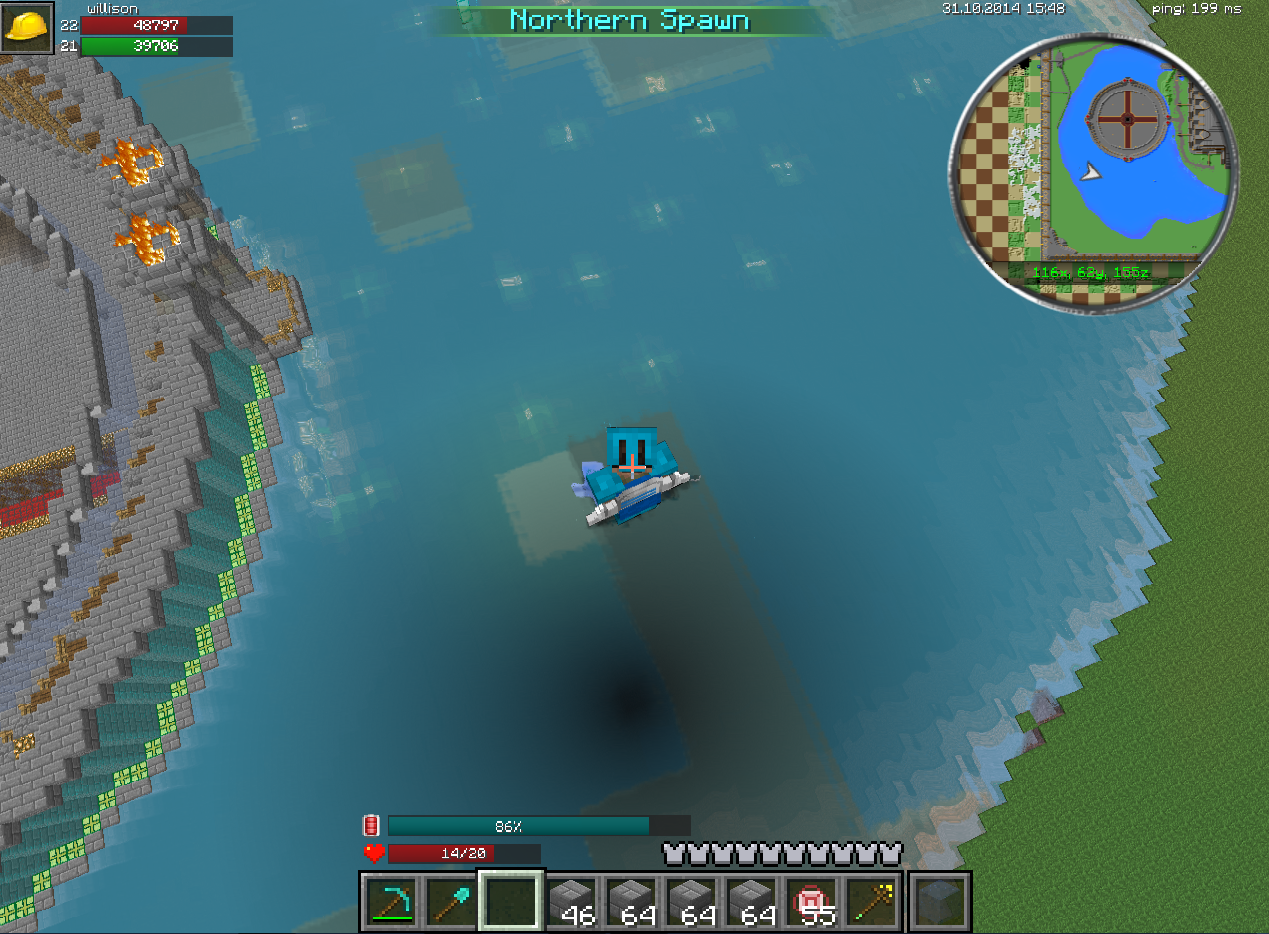Select the diamond shovel hotbar slot
Image resolution: width=1269 pixels, height=934 pixels.
point(450,901)
